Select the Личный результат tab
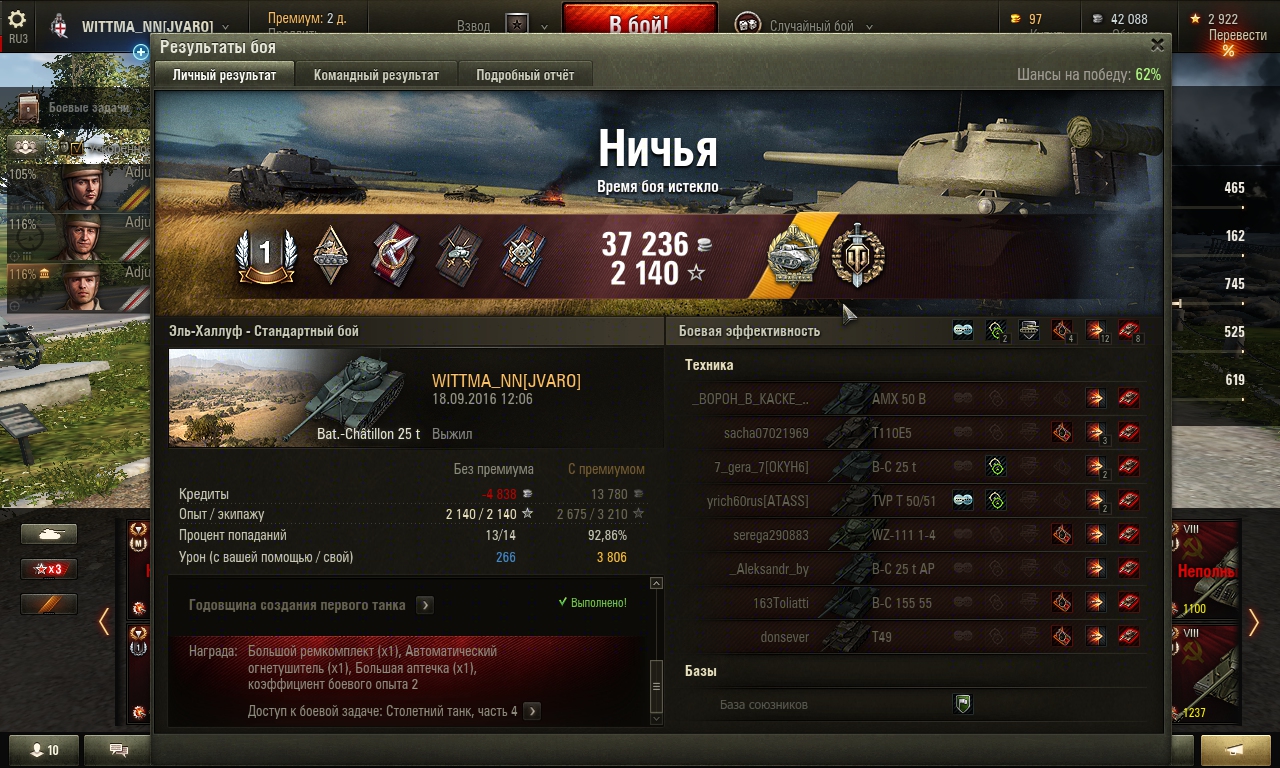The height and width of the screenshot is (768, 1280). pyautogui.click(x=224, y=75)
